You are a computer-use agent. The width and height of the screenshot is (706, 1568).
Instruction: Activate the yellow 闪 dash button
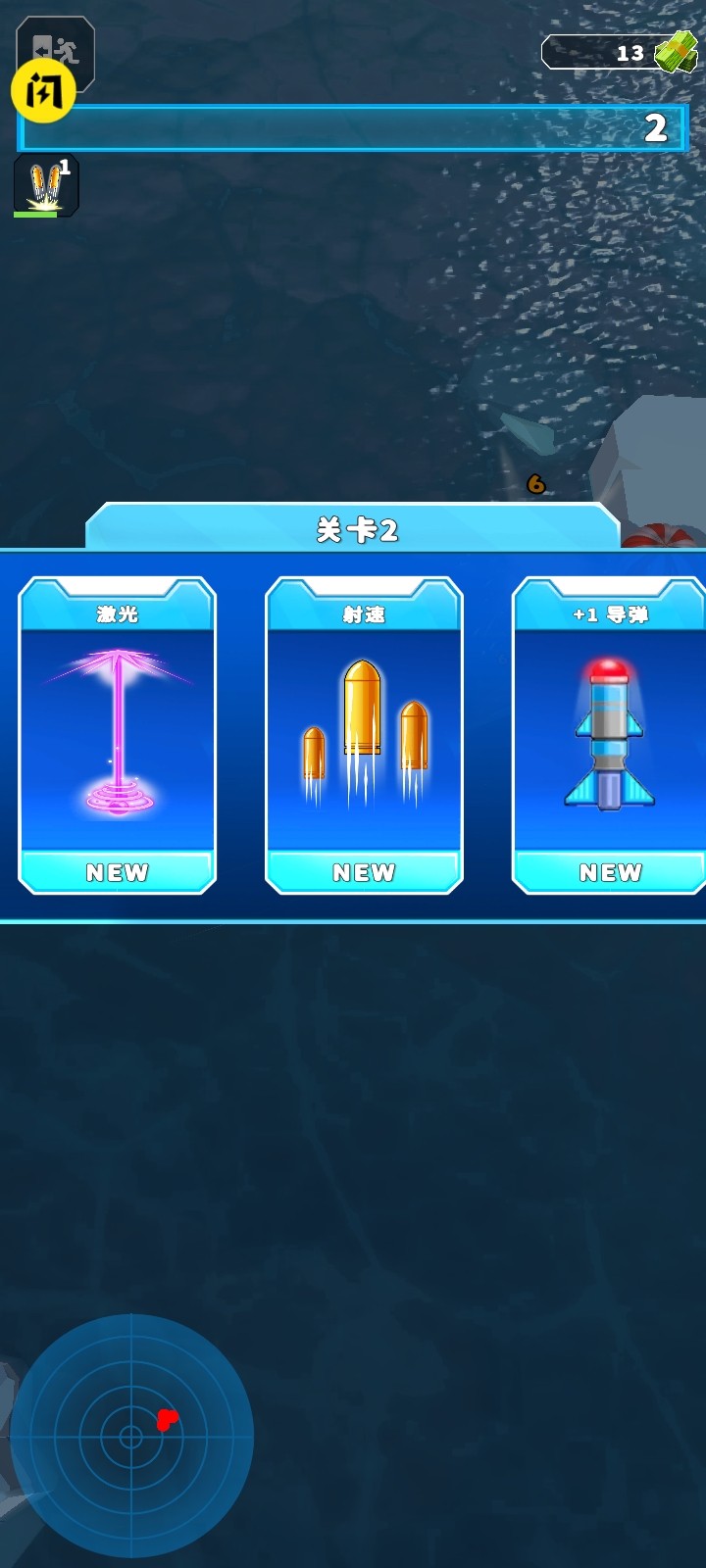(42, 92)
